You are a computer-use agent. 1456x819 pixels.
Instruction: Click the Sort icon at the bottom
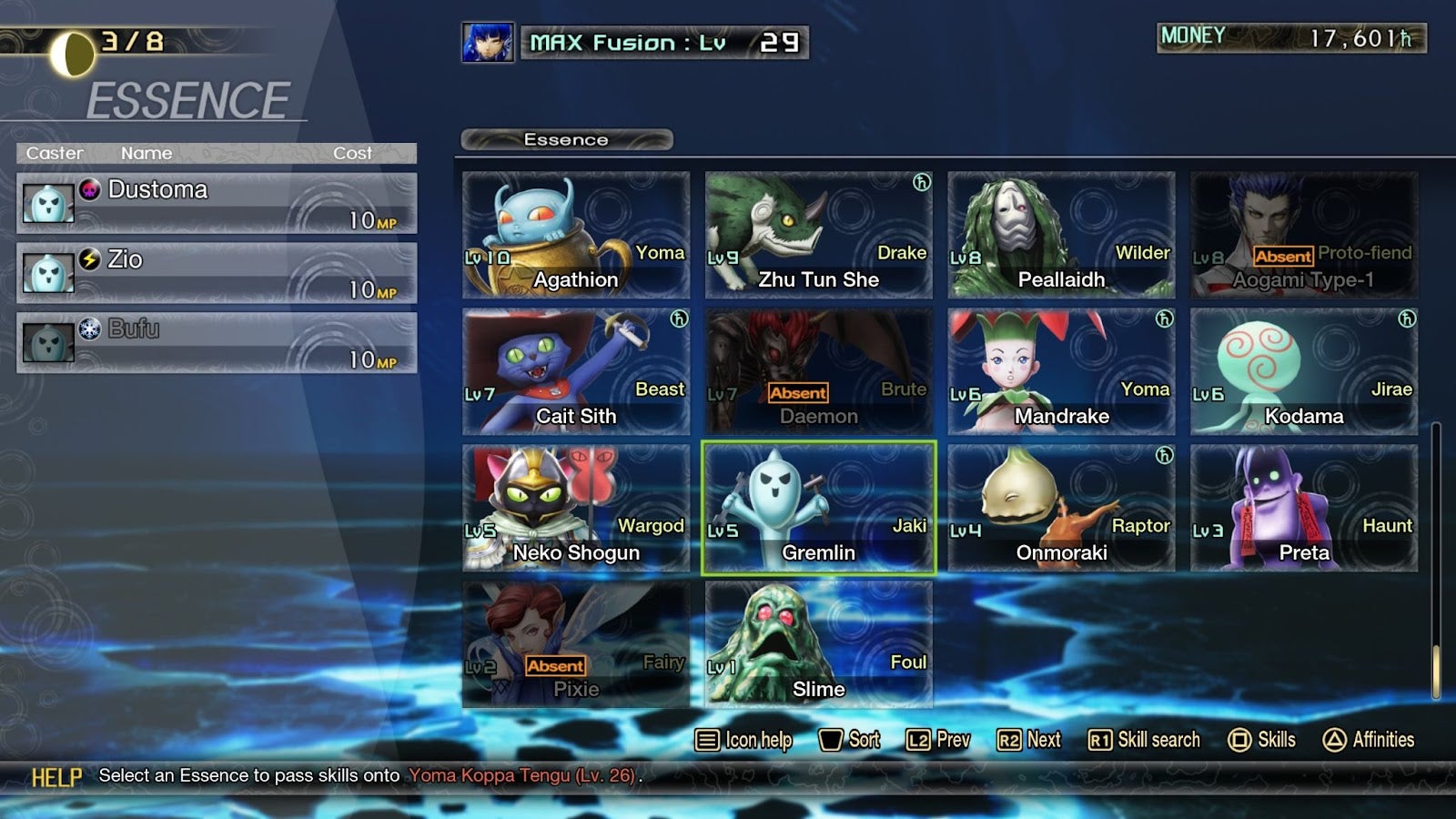(x=851, y=740)
